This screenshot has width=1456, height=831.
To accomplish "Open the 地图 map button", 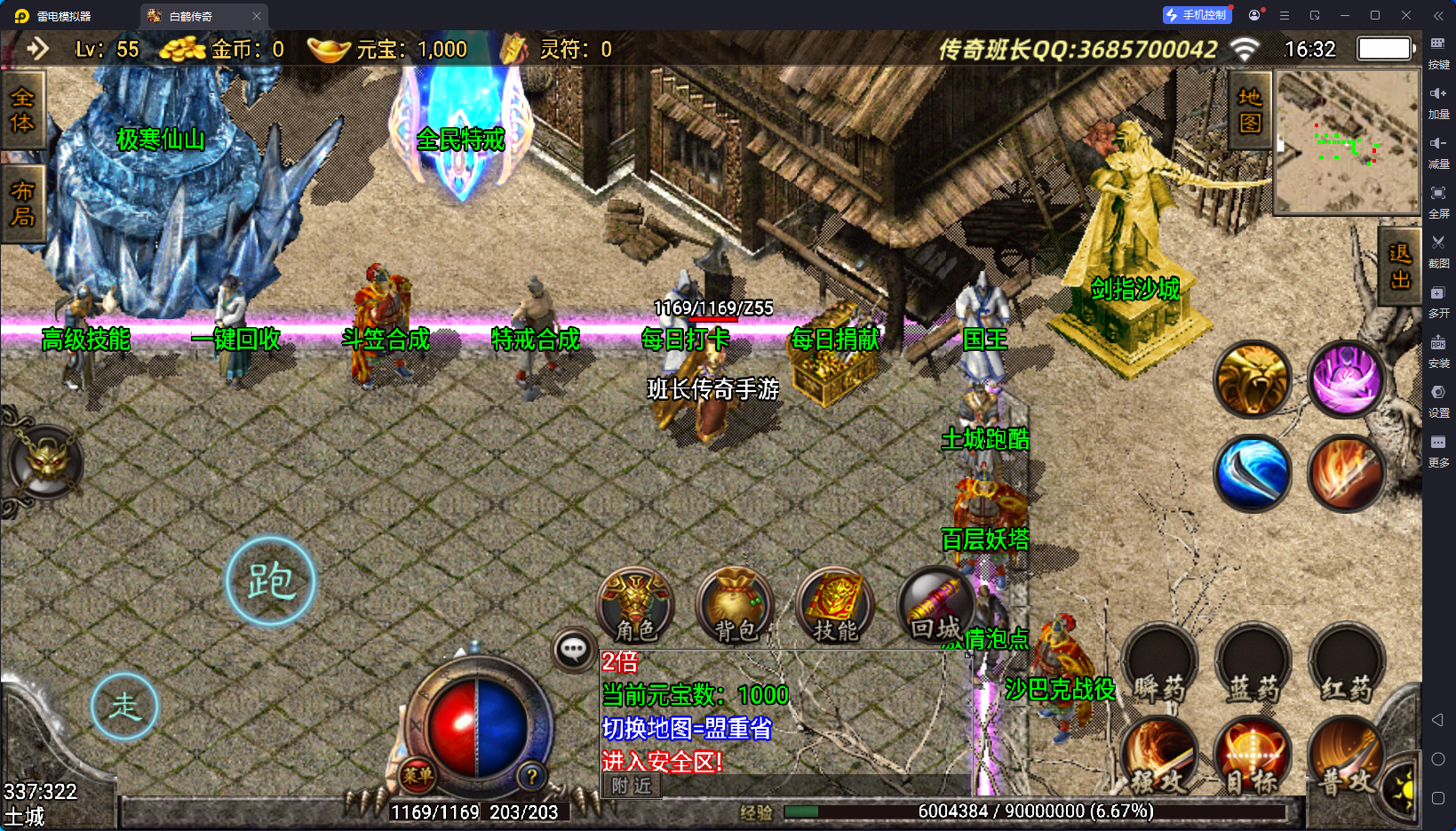I will tap(1250, 109).
